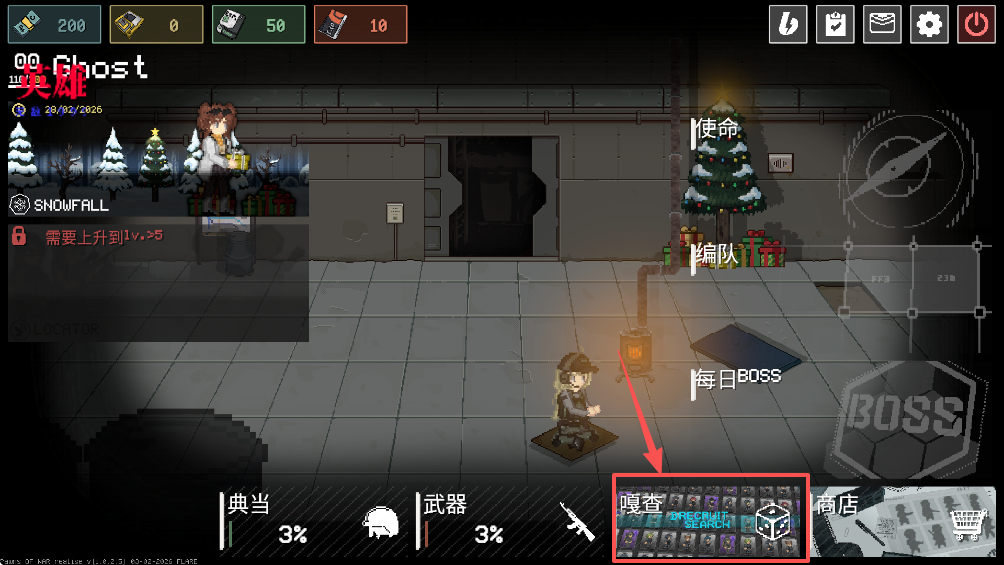Click the red floppy disk resource counter

pos(360,25)
